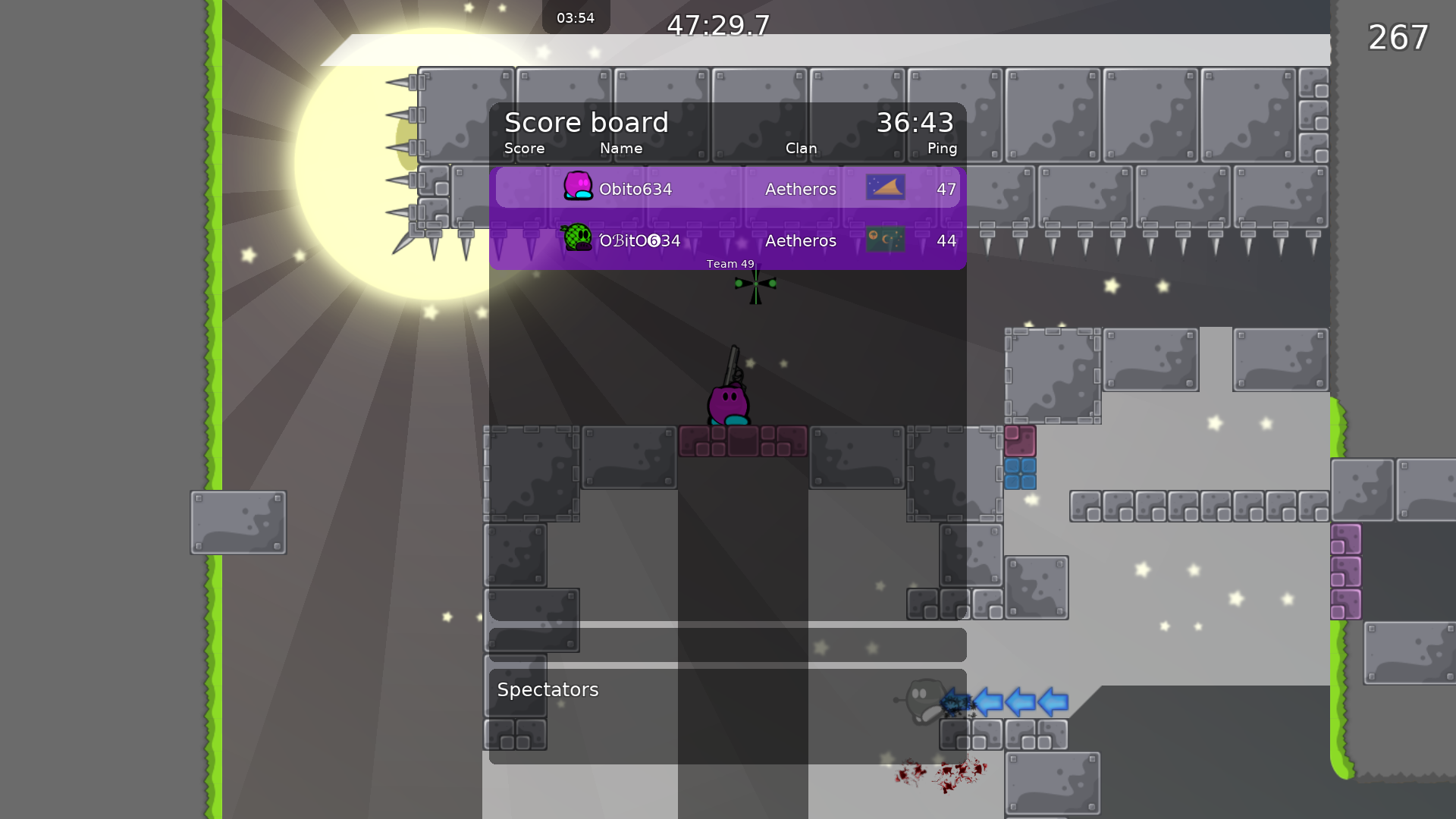1456x819 pixels.
Task: Open the Clan column header
Action: [801, 149]
